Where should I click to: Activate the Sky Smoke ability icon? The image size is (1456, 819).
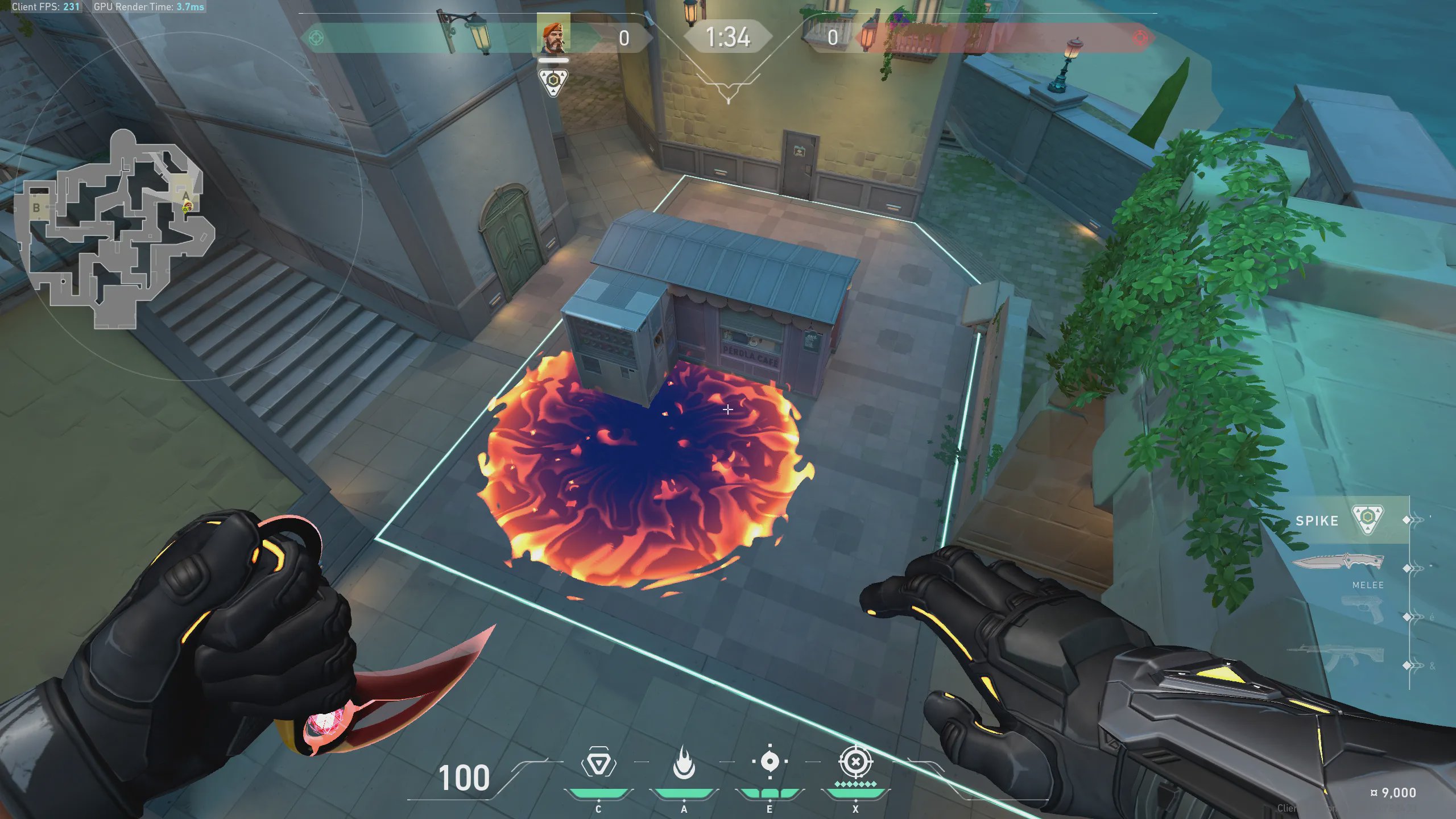pos(770,763)
